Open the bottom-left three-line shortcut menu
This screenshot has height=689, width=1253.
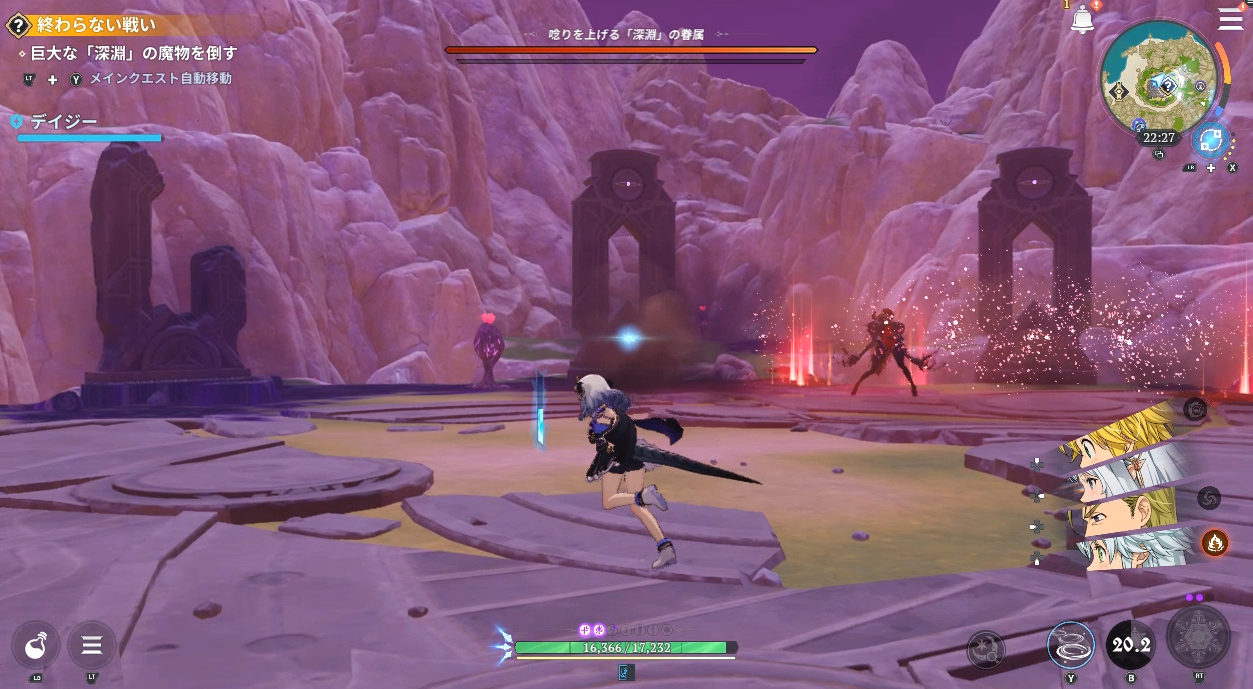pos(92,646)
